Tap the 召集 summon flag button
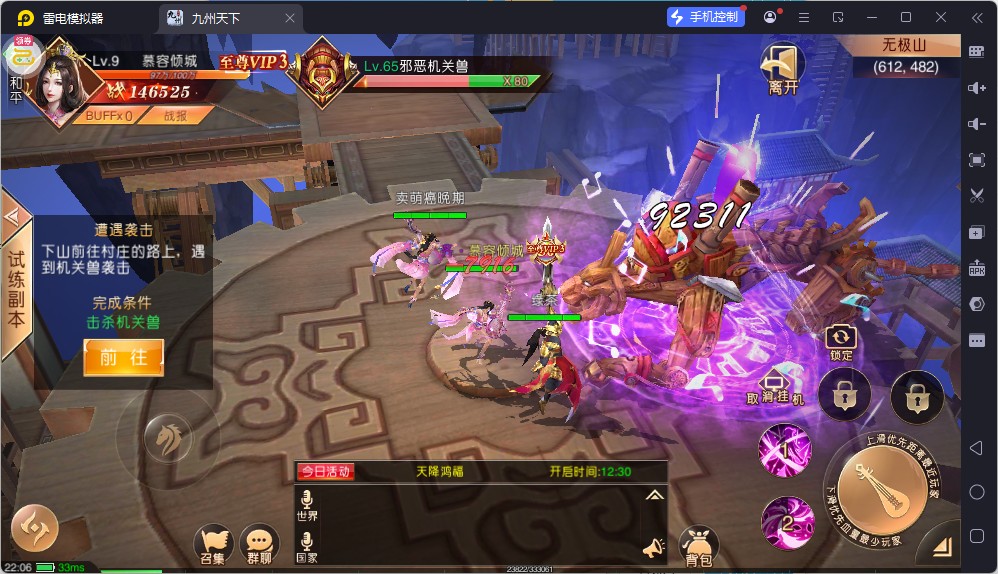The height and width of the screenshot is (574, 998). coord(212,545)
